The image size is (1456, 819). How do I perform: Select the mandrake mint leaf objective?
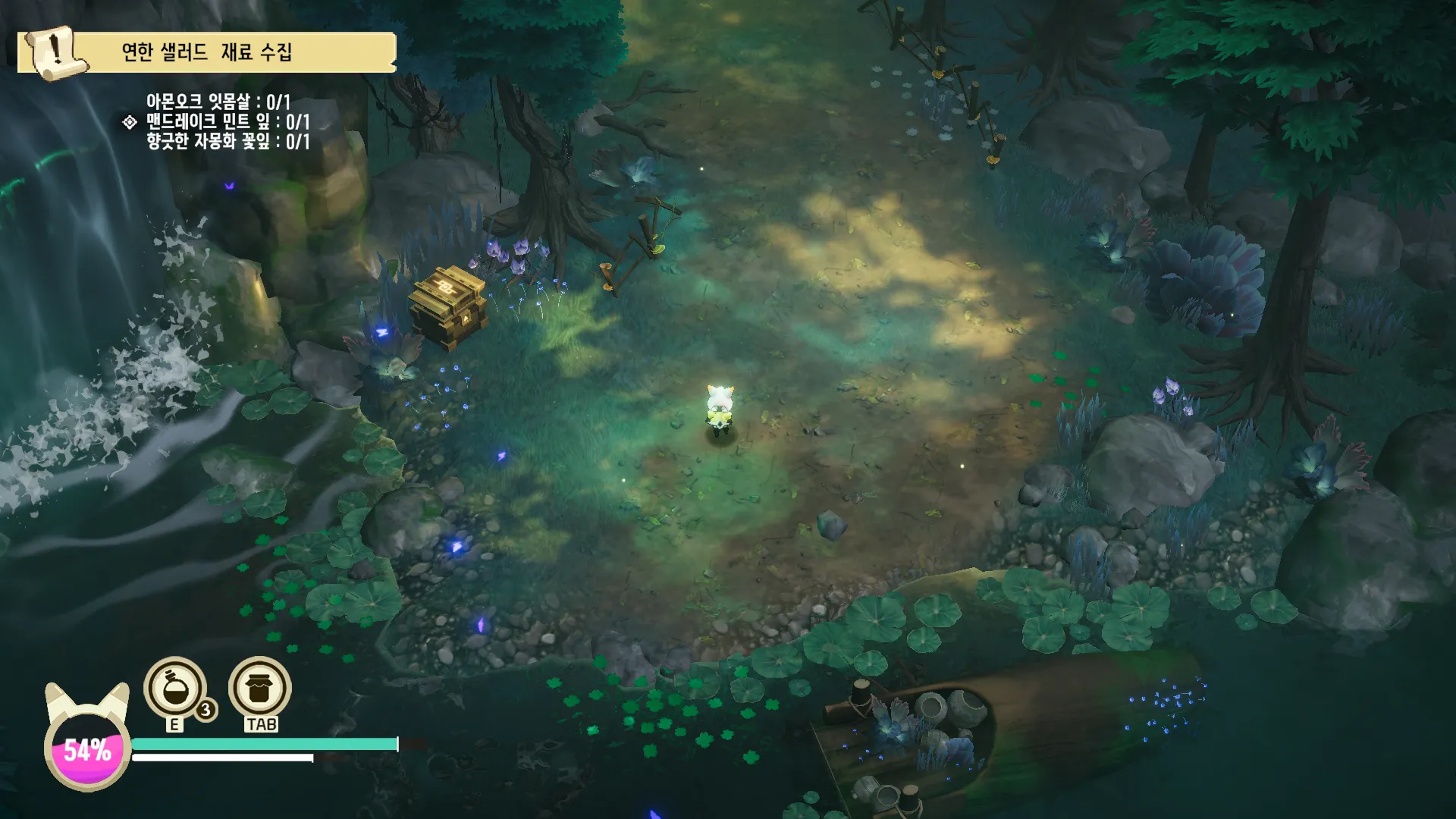(x=227, y=121)
